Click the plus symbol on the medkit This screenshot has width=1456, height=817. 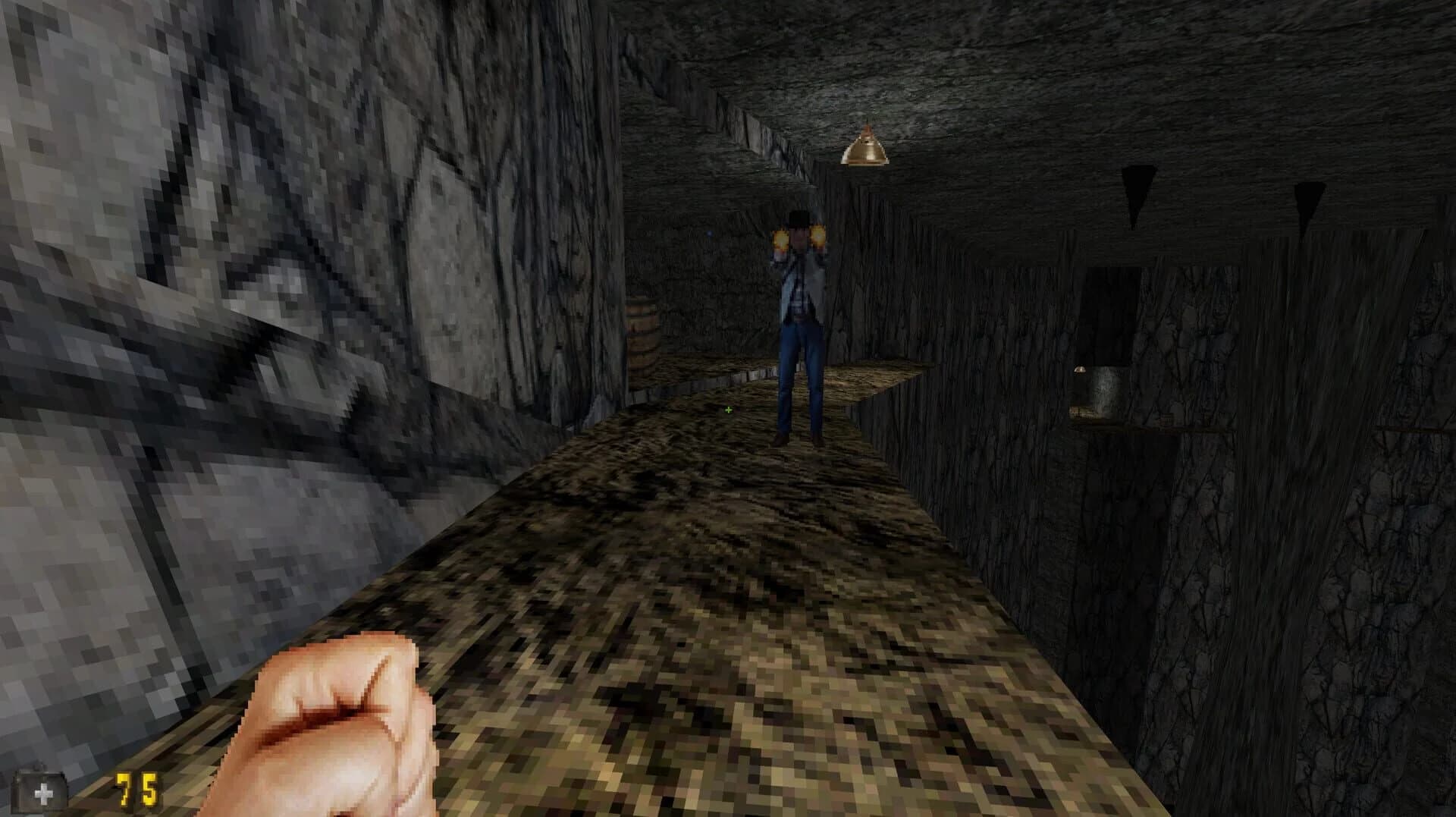pos(43,793)
